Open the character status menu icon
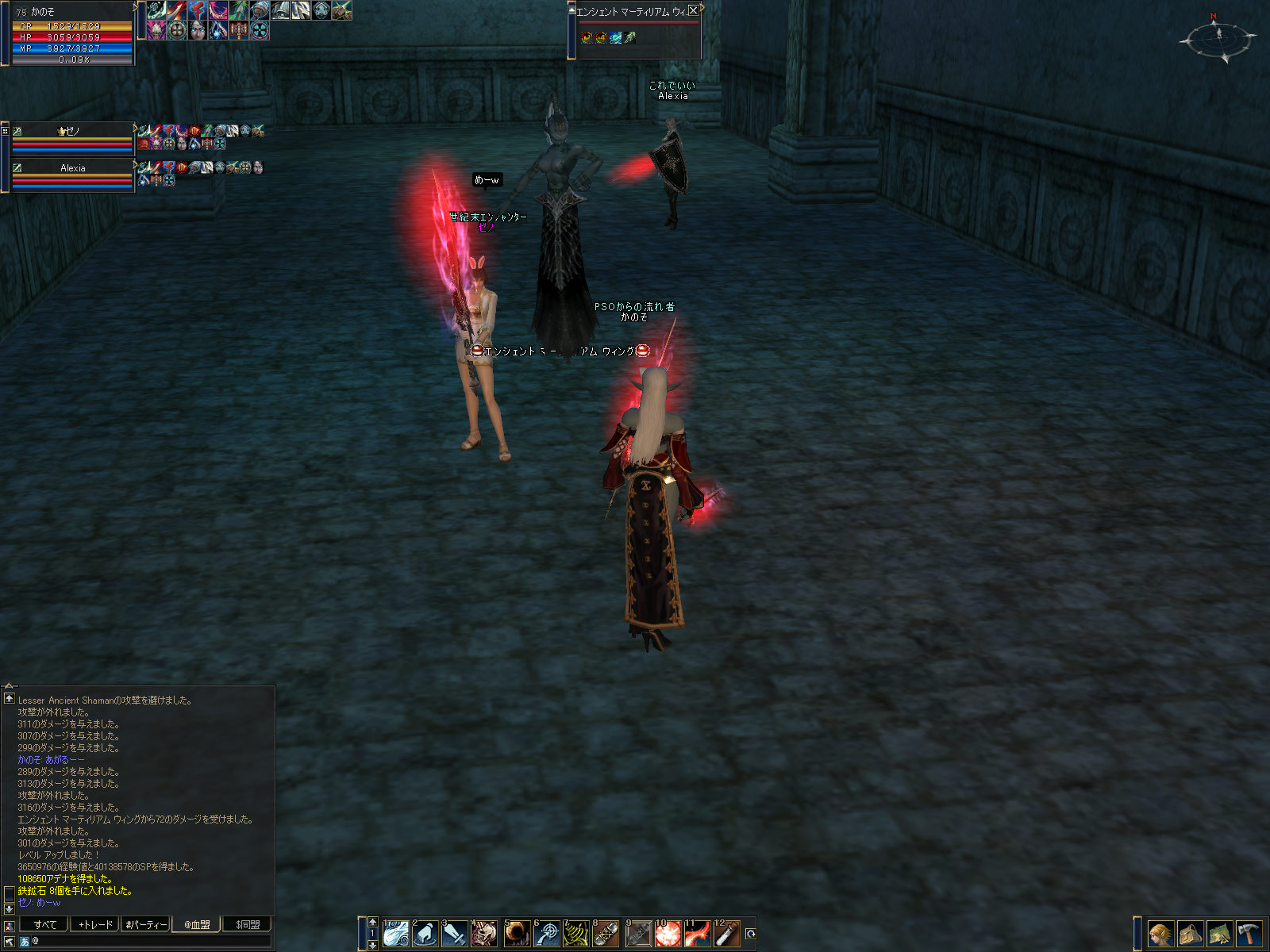Viewport: 1270px width, 952px height. (x=1160, y=934)
